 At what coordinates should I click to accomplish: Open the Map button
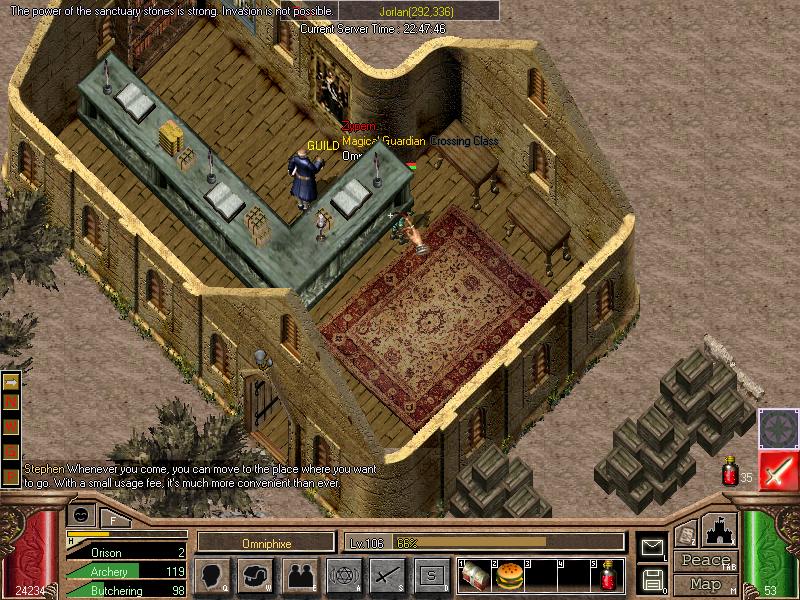[705, 583]
